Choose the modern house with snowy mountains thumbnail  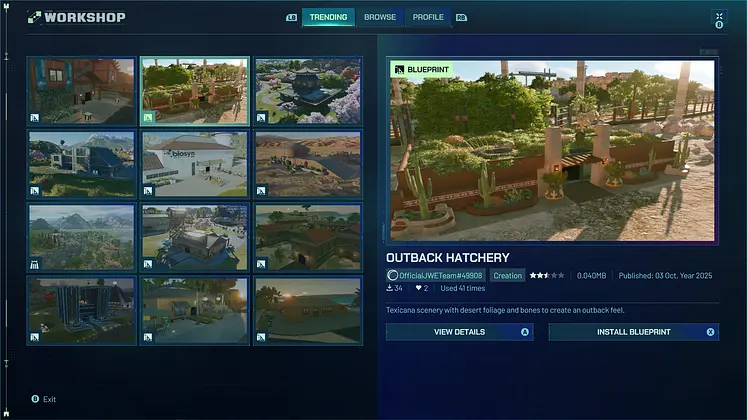(81, 164)
